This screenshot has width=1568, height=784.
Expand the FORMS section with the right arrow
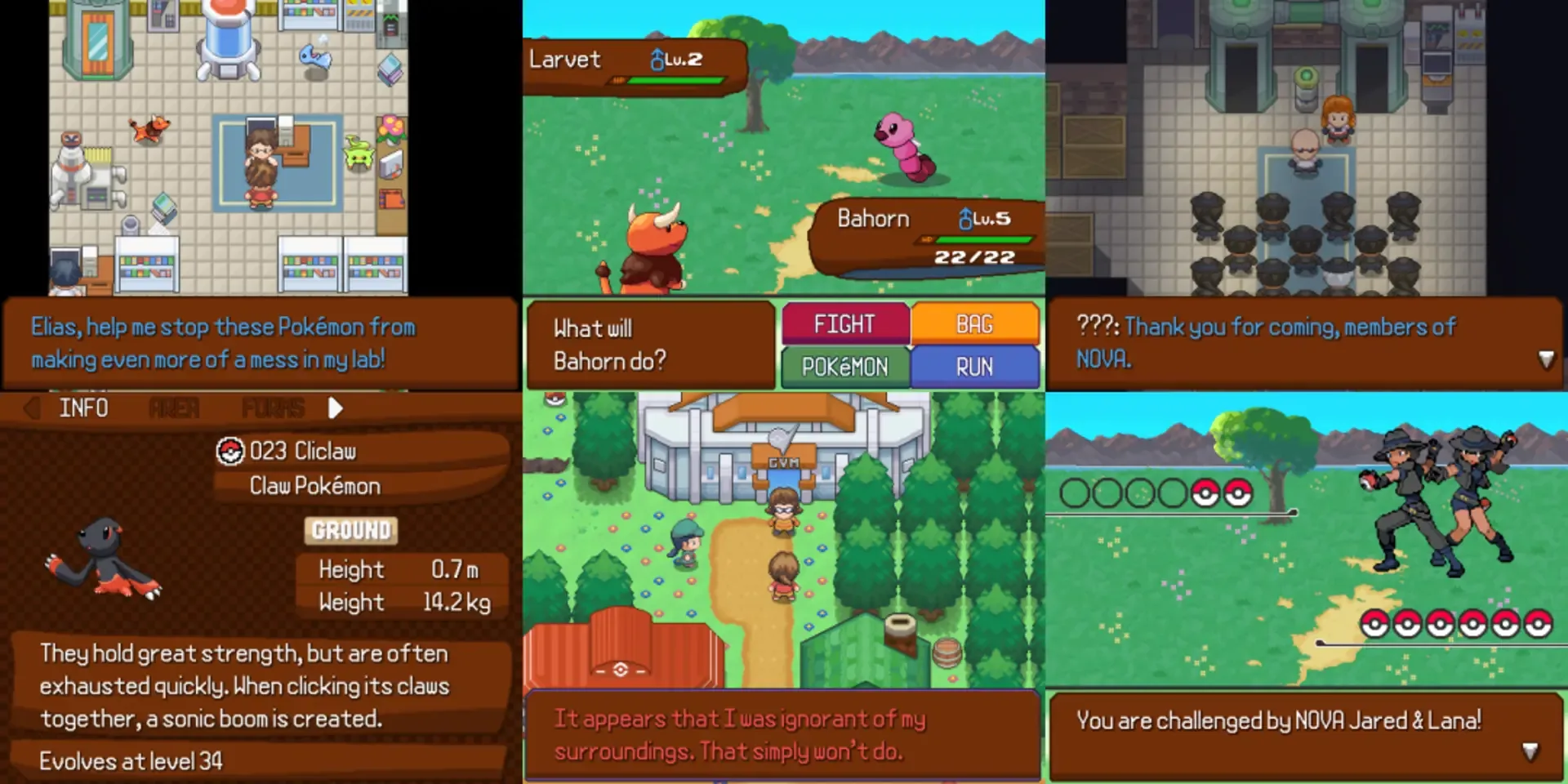(335, 408)
